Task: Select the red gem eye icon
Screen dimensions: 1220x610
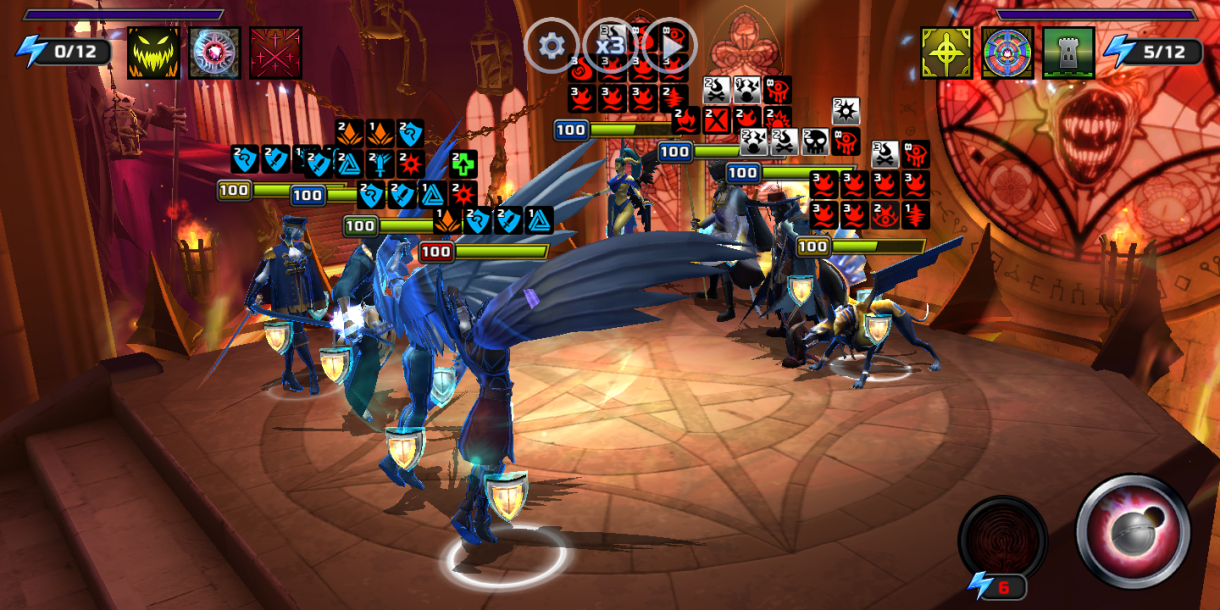Action: coord(214,52)
